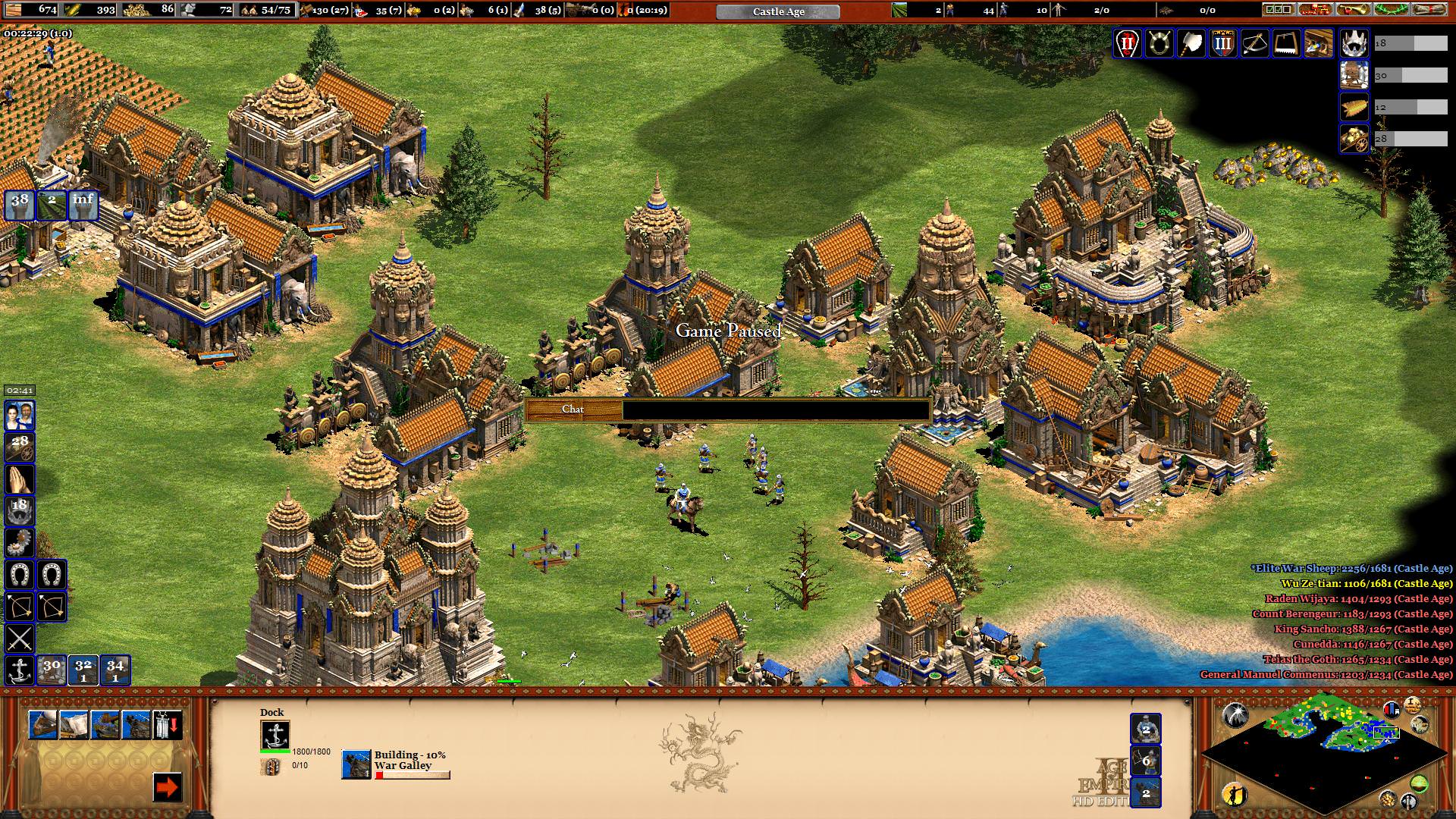Select the anchor dock group icon

20,670
